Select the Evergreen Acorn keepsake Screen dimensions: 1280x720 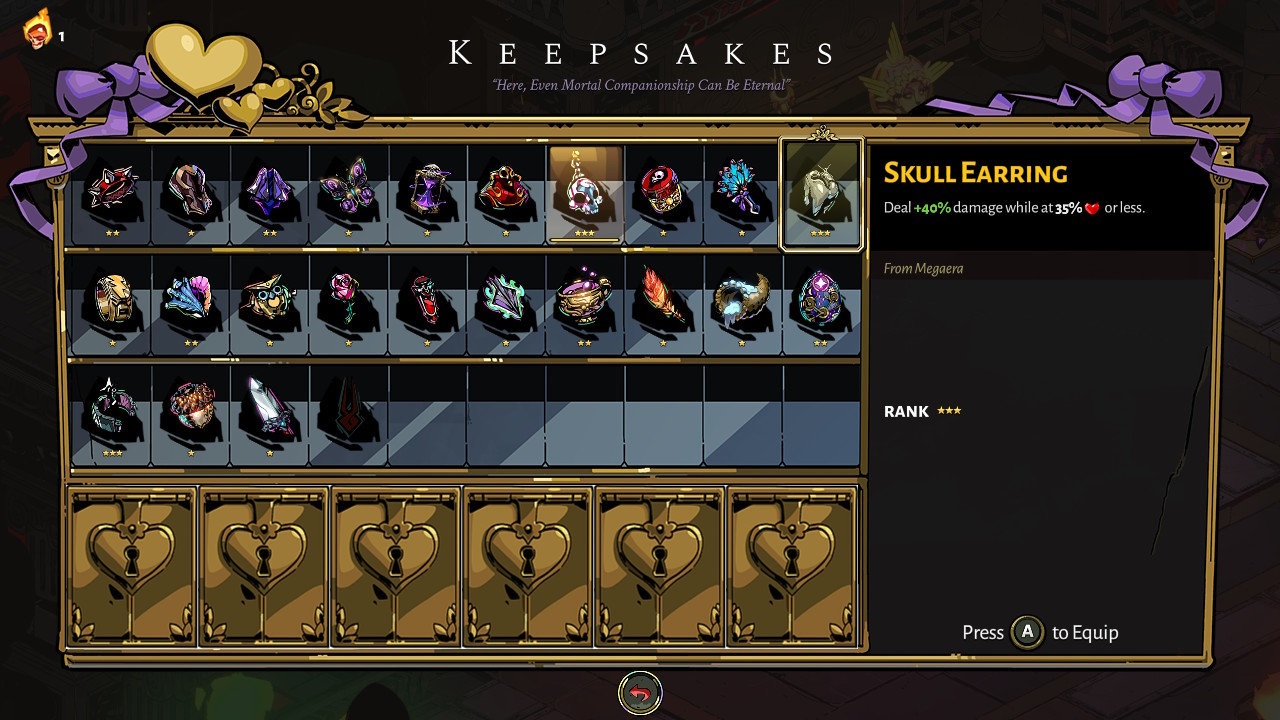tap(191, 412)
